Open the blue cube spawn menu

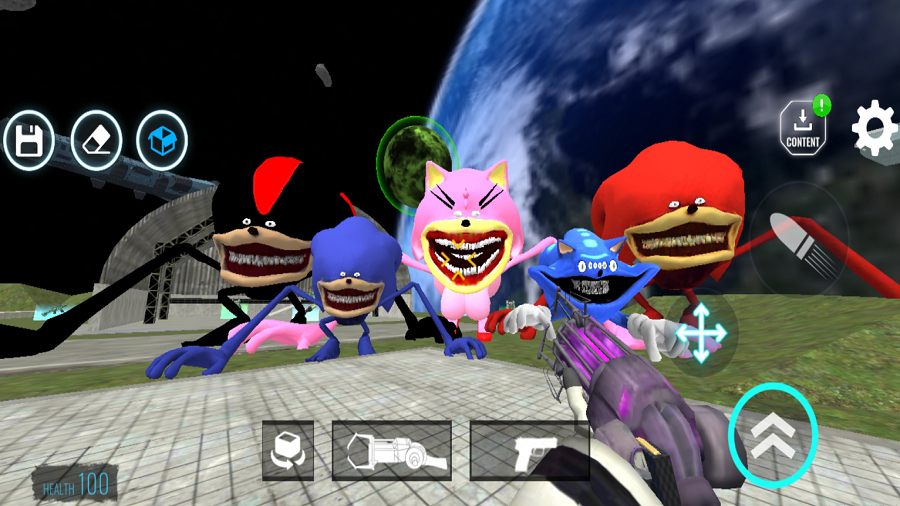pos(162,141)
